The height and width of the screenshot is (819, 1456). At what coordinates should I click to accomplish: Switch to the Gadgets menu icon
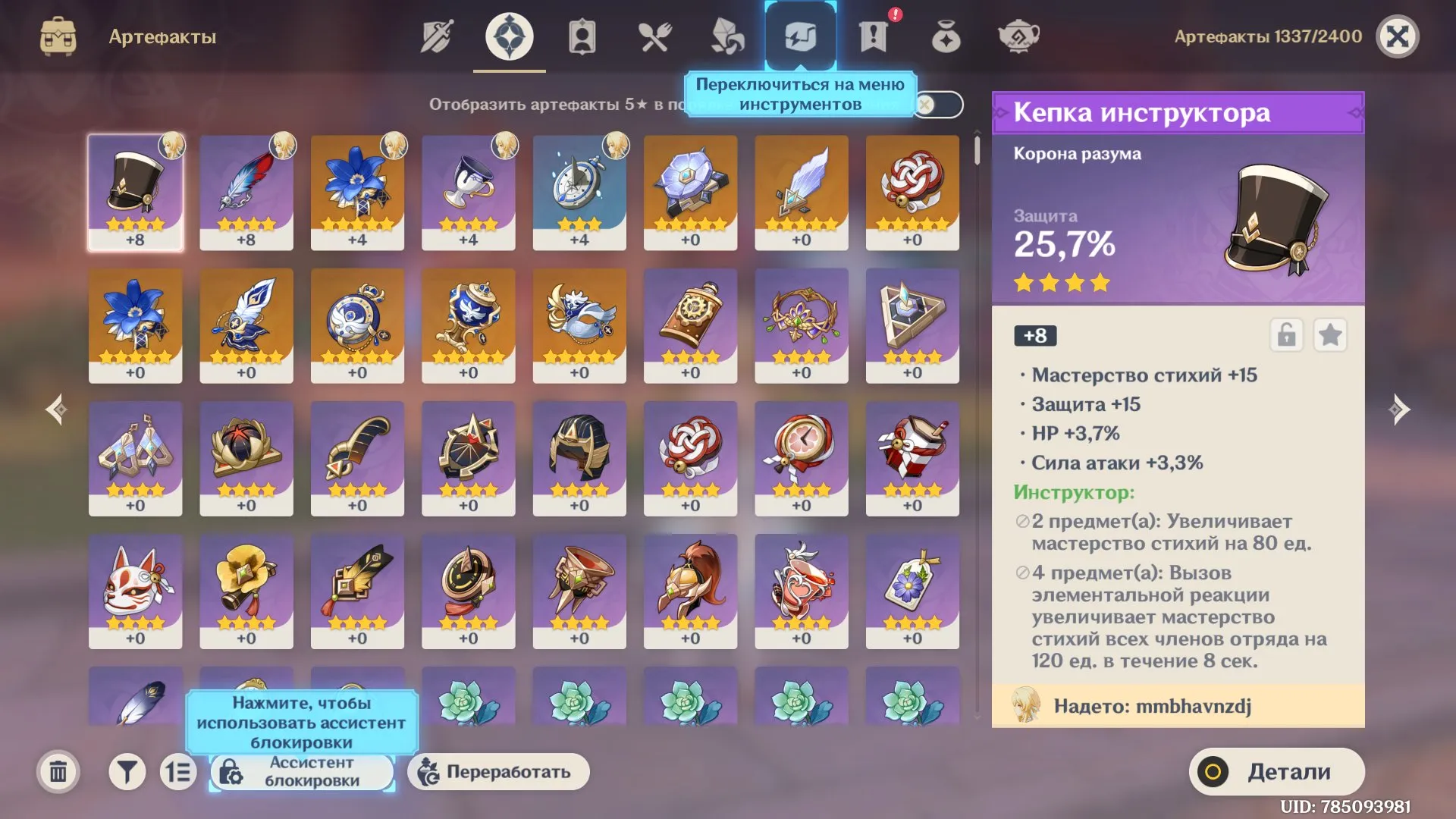(x=800, y=35)
